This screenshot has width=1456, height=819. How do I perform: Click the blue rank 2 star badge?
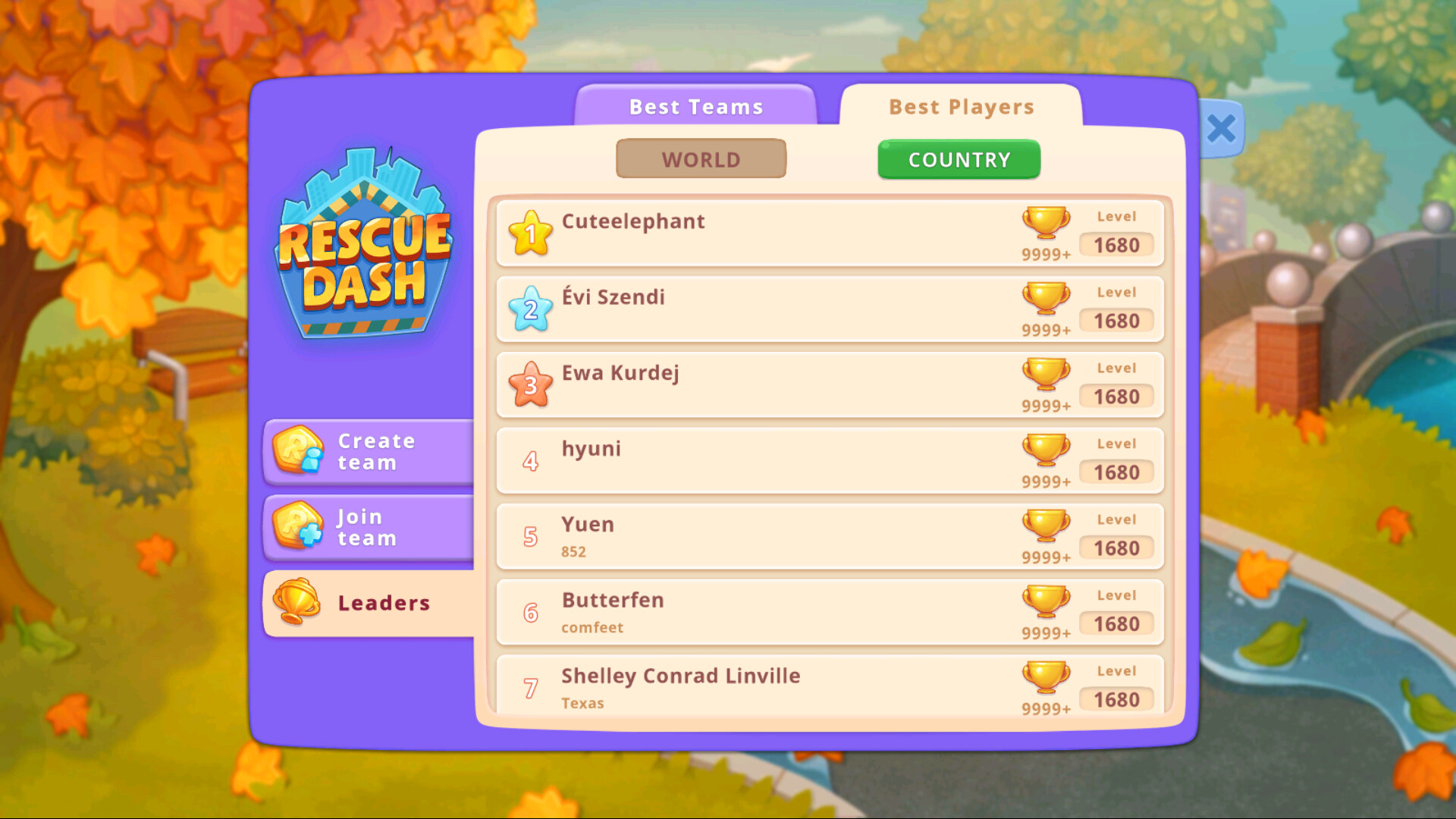[x=529, y=309]
